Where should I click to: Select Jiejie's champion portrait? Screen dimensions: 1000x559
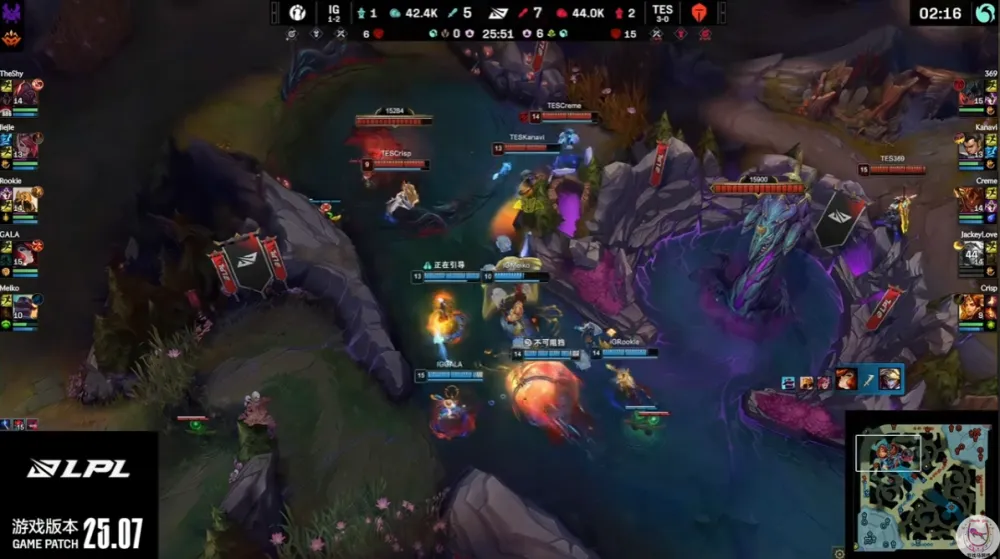tap(28, 147)
